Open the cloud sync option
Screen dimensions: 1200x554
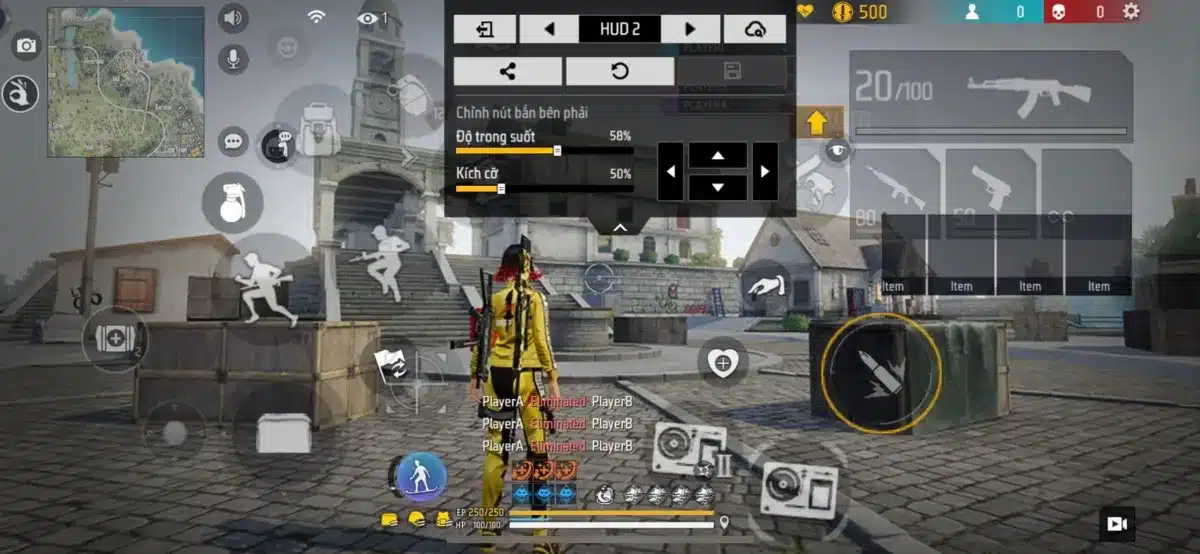tap(755, 29)
